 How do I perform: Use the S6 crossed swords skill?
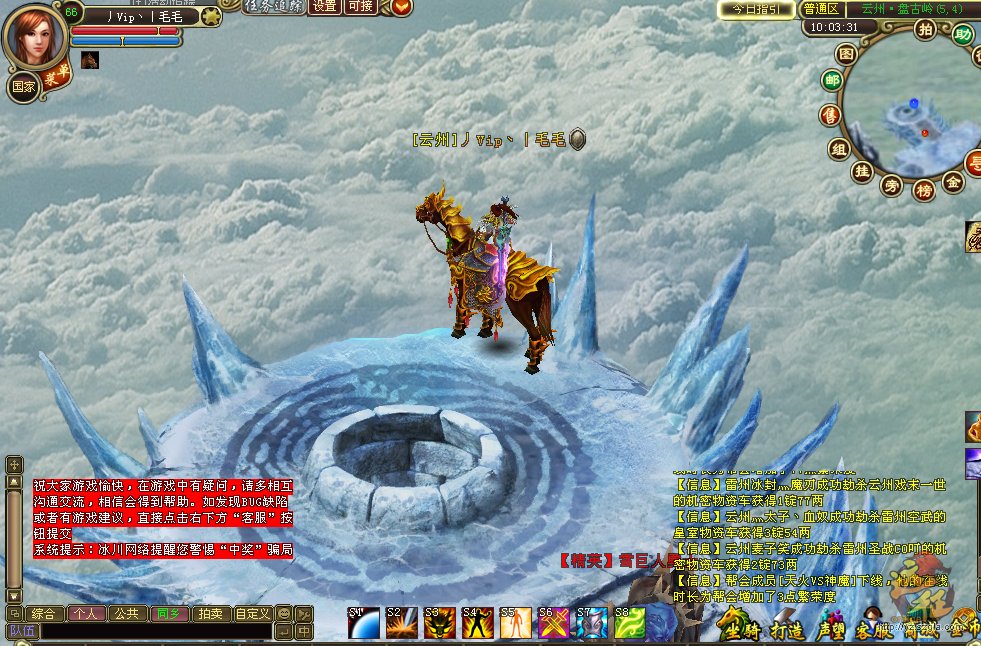pyautogui.click(x=553, y=623)
